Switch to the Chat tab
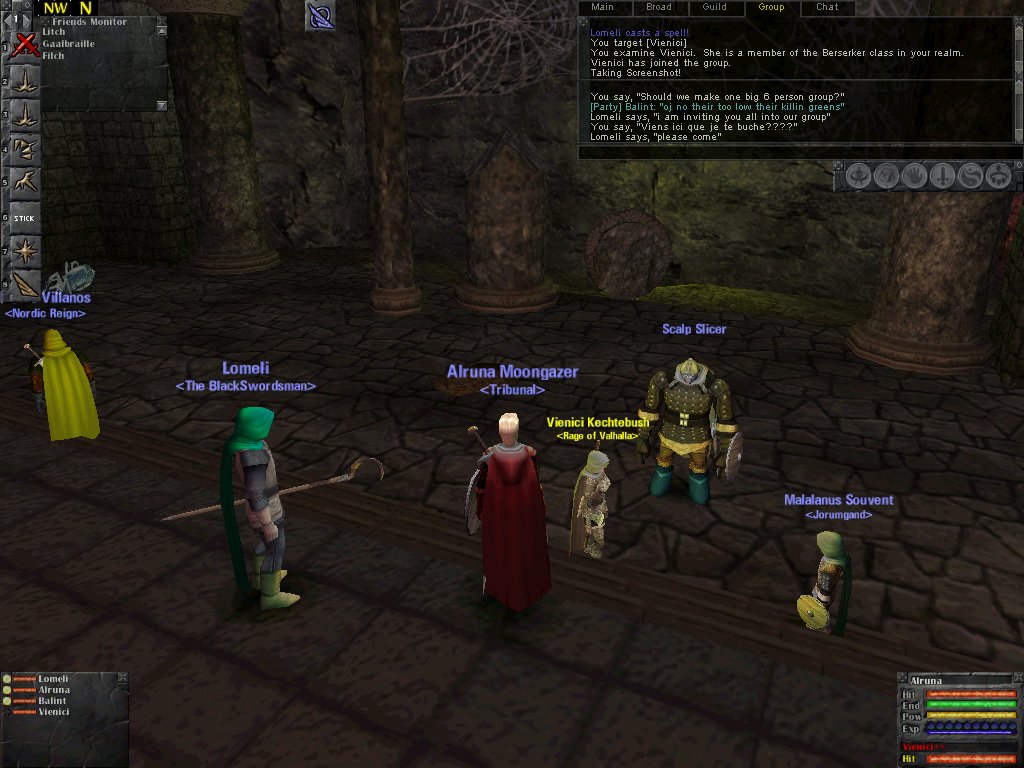This screenshot has width=1024, height=768. [x=827, y=7]
